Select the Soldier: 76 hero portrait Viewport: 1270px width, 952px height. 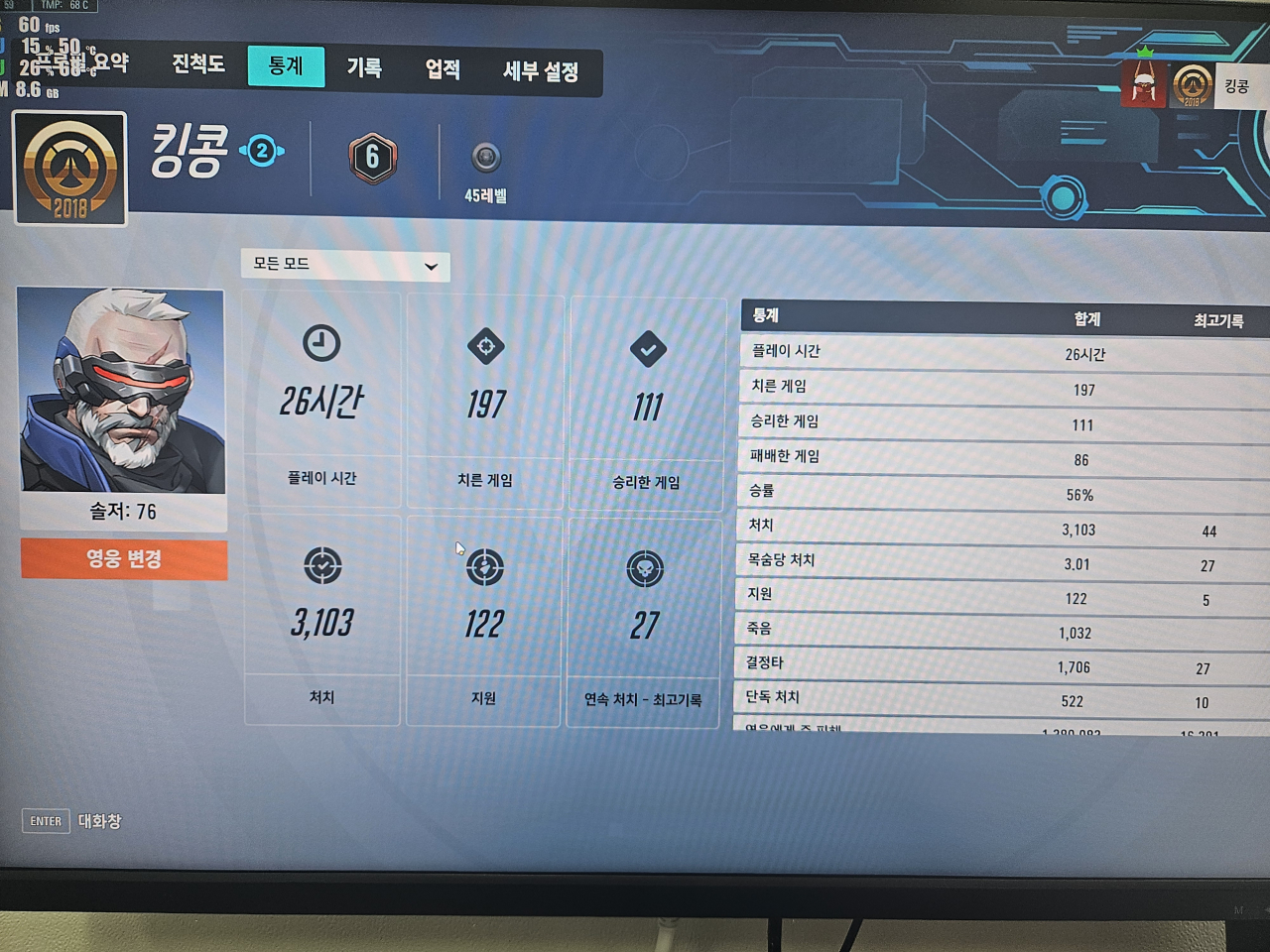pos(122,392)
